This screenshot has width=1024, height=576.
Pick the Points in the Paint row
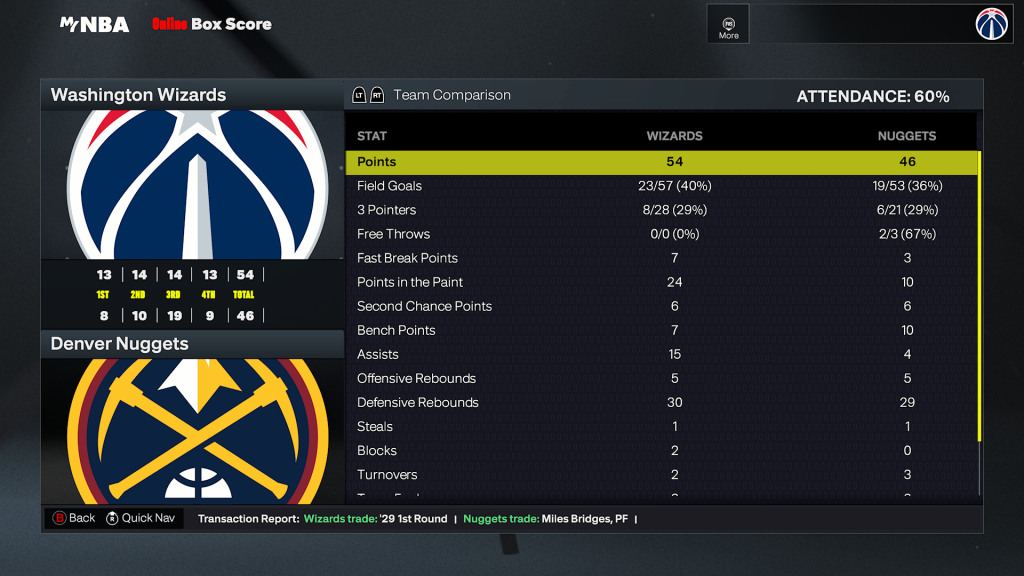point(661,282)
